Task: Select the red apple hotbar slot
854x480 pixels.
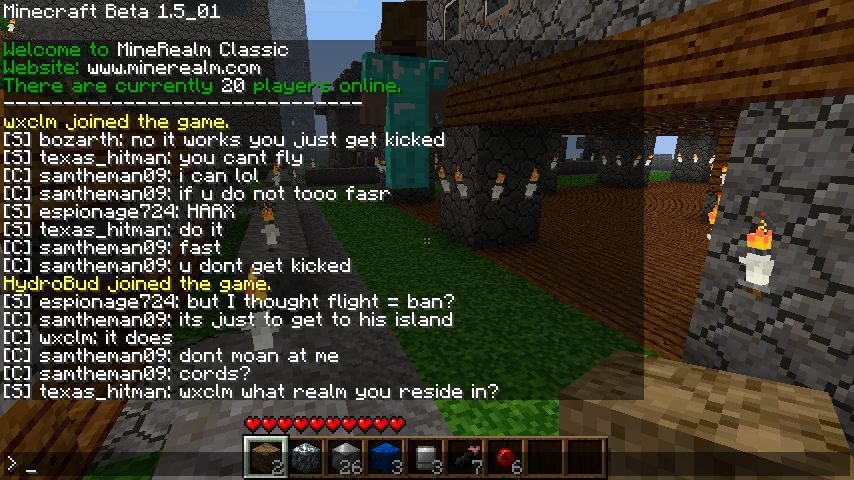Action: (505, 457)
